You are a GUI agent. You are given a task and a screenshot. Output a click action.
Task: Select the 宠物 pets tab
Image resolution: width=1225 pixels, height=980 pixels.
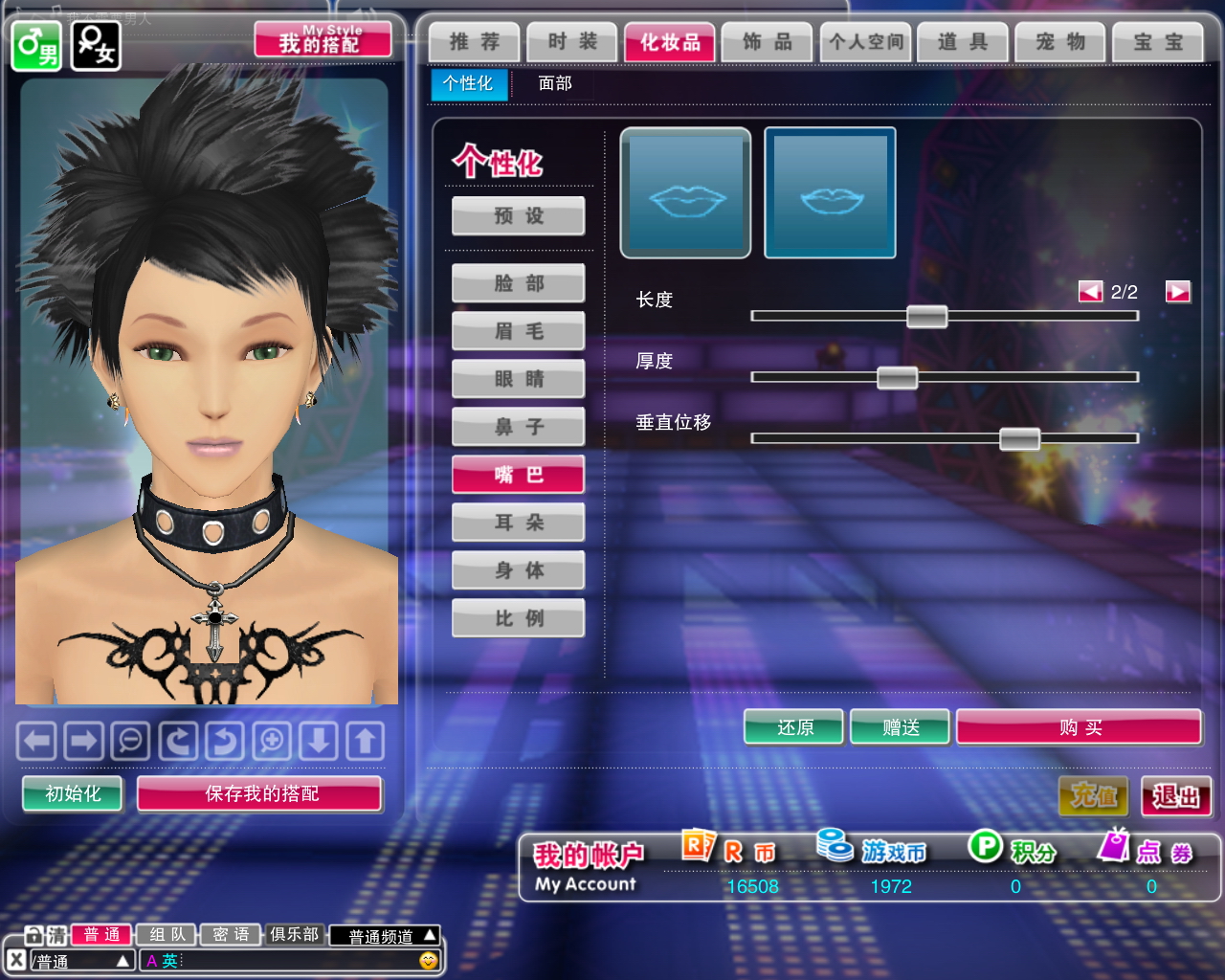click(1060, 42)
